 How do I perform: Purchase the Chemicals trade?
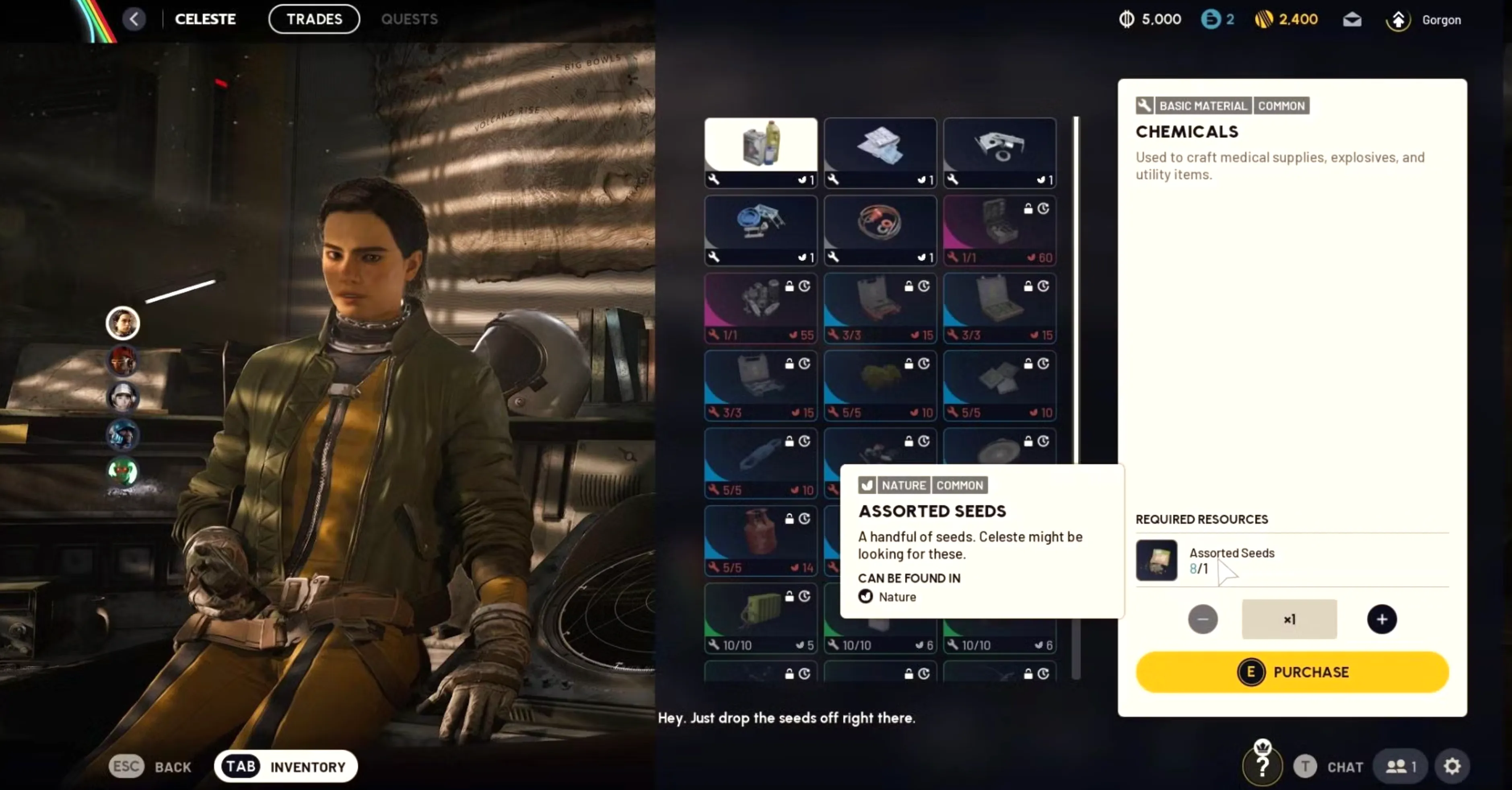tap(1292, 672)
